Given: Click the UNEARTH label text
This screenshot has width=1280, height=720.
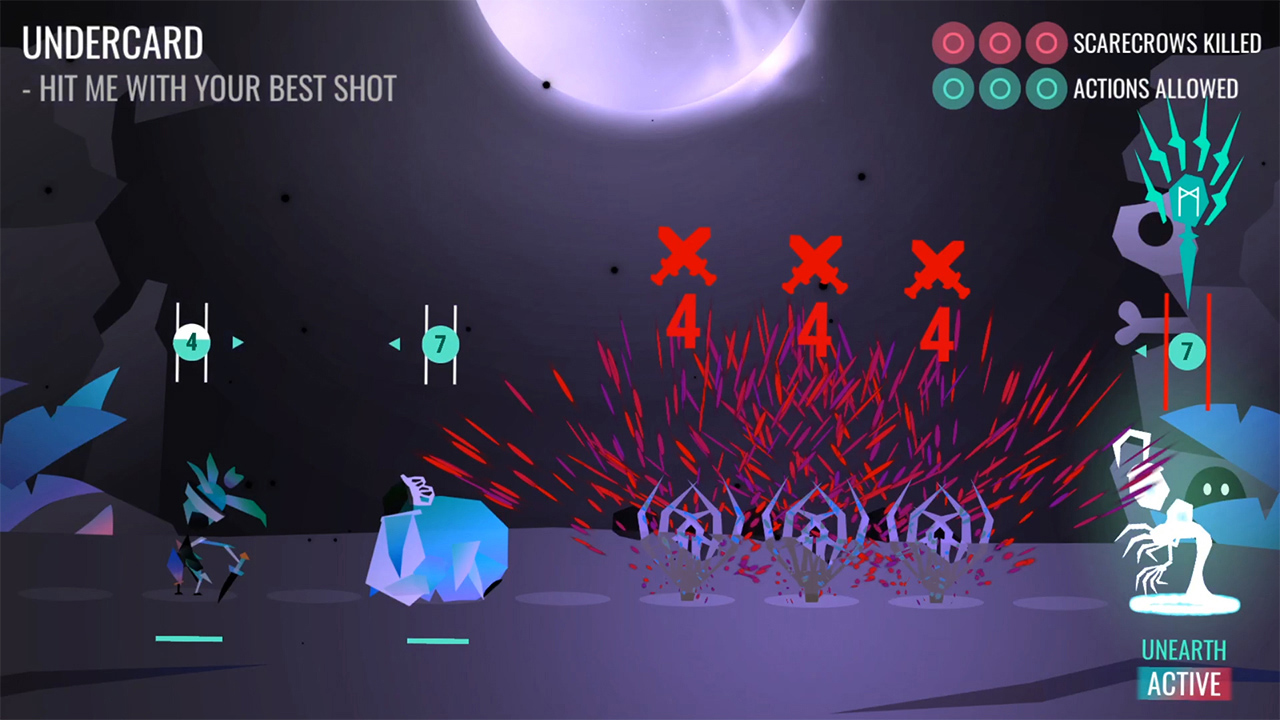Looking at the screenshot, I should coord(1184,650).
